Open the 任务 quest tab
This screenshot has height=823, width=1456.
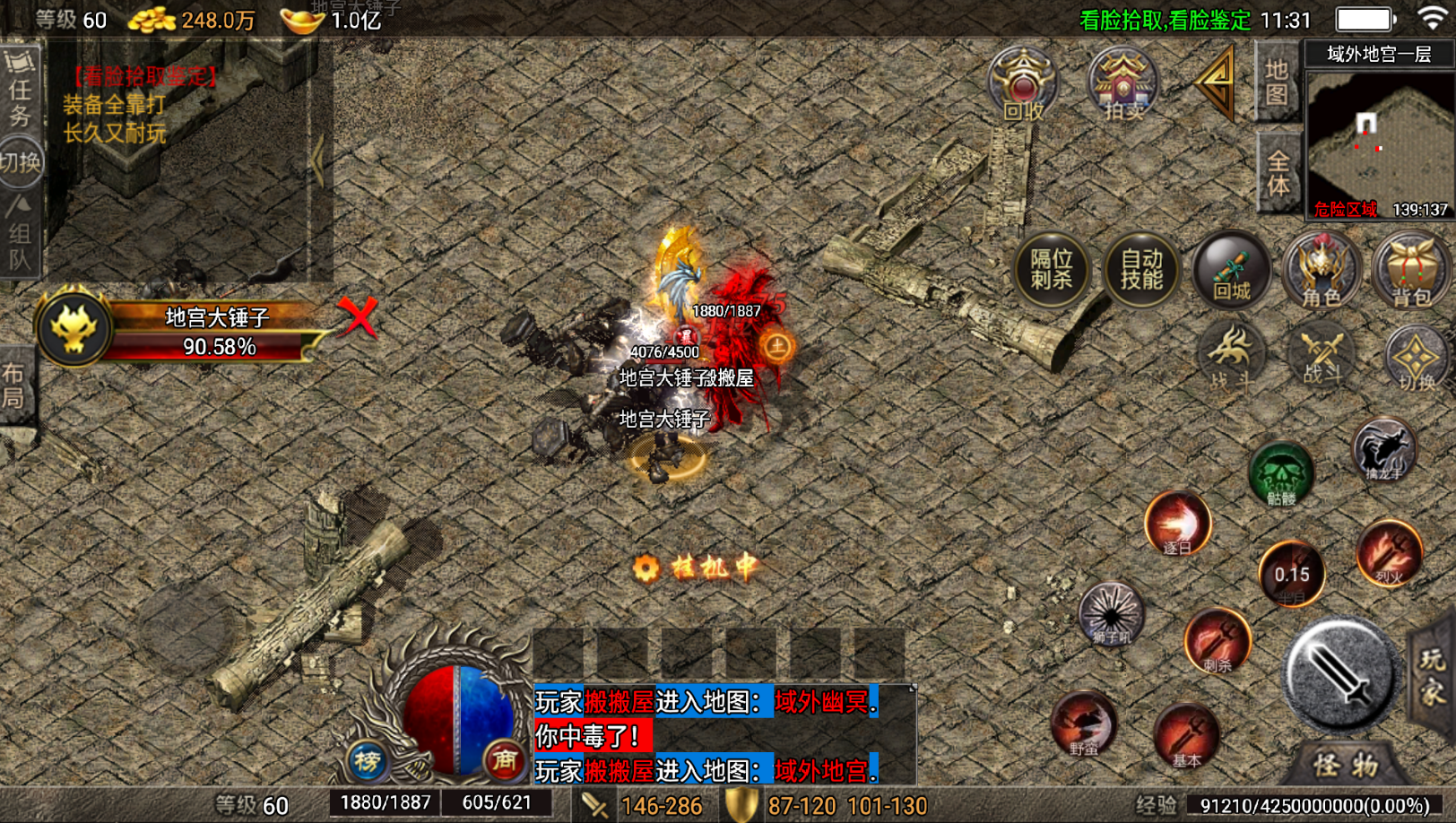click(x=20, y=88)
